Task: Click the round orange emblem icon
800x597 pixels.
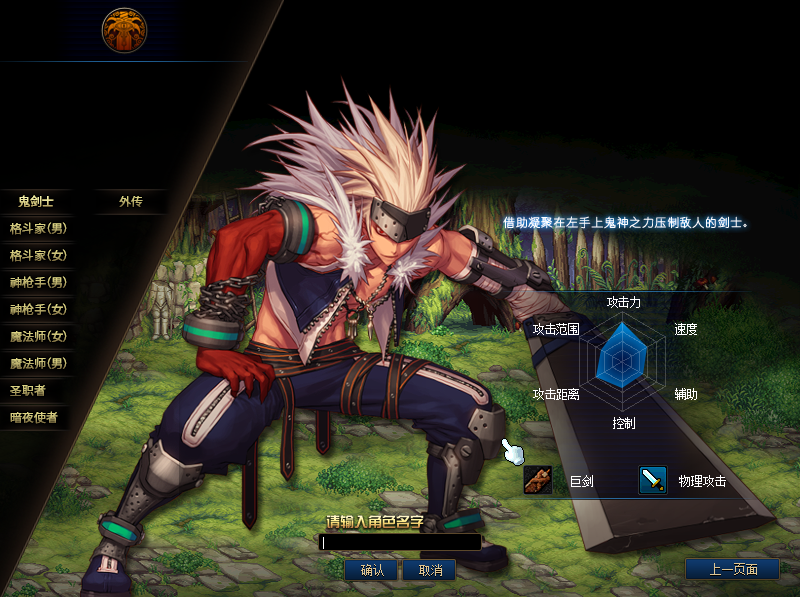Action: [124, 30]
